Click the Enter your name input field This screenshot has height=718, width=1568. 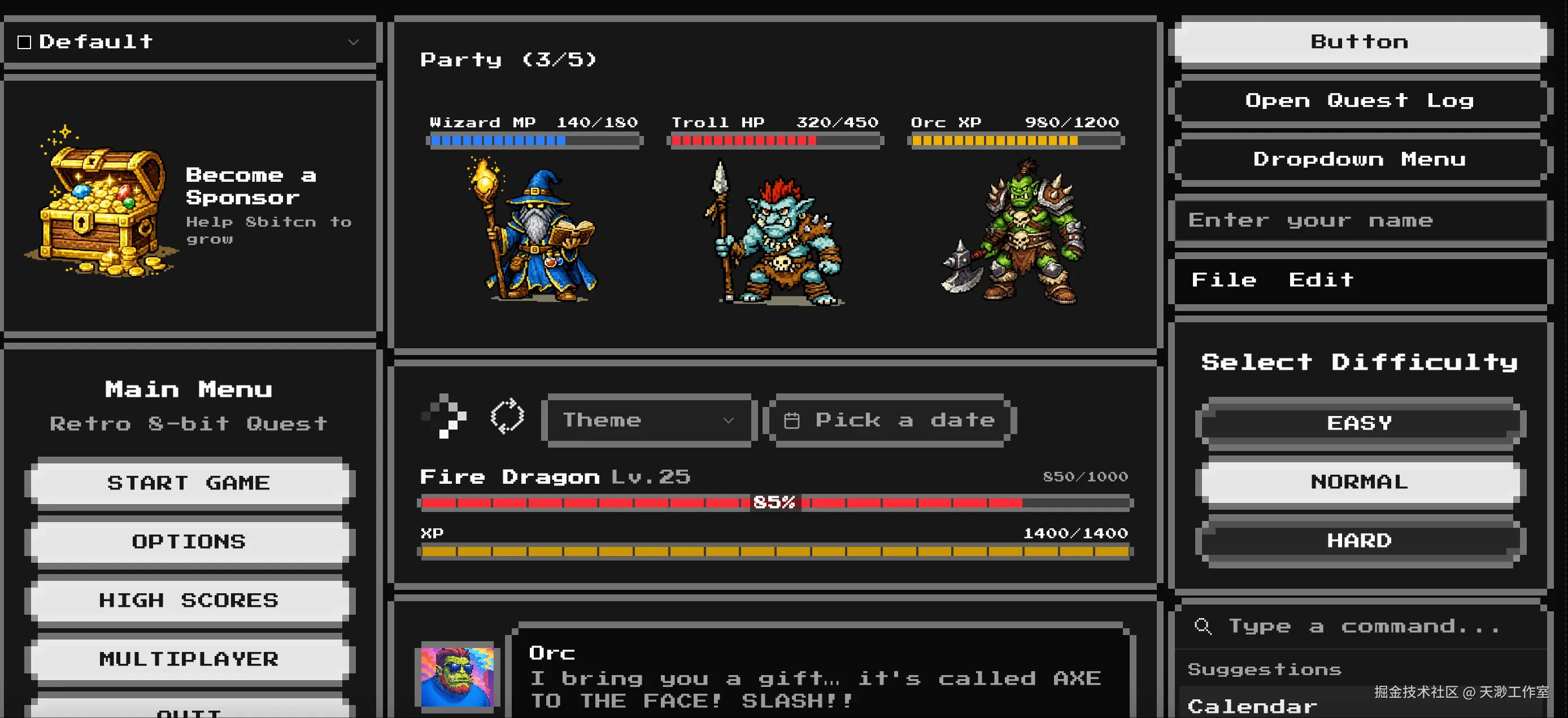pos(1359,220)
